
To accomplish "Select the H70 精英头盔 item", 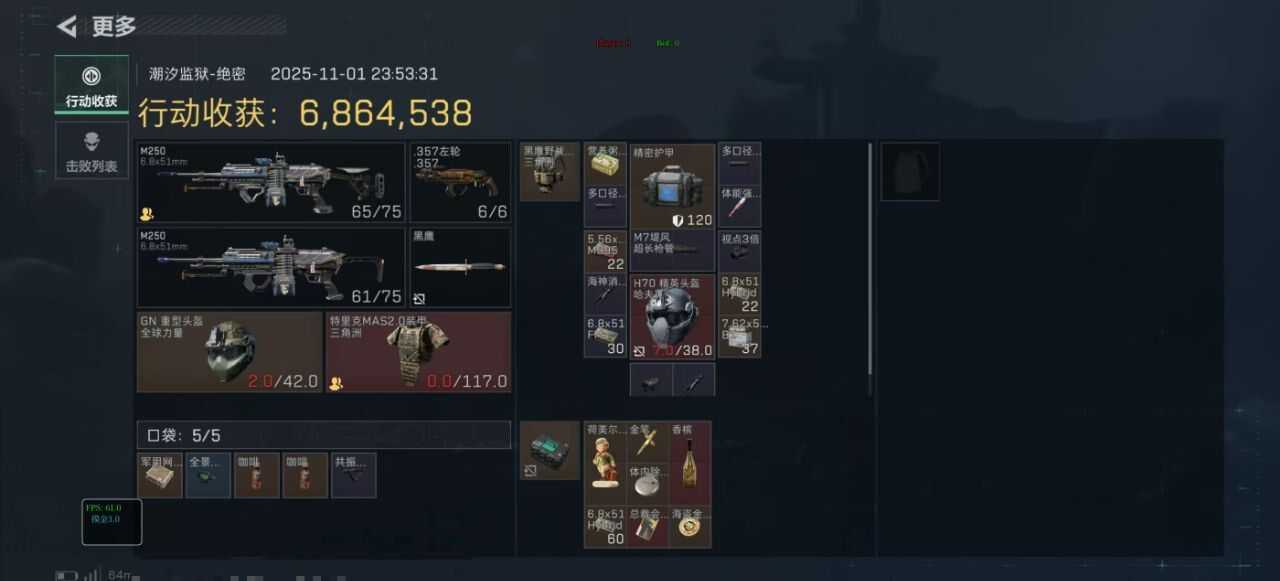I will 672,316.
